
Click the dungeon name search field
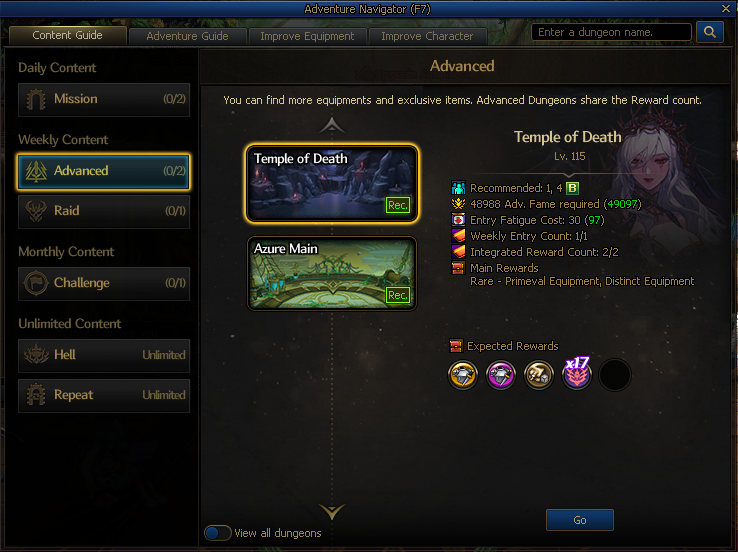click(x=611, y=32)
